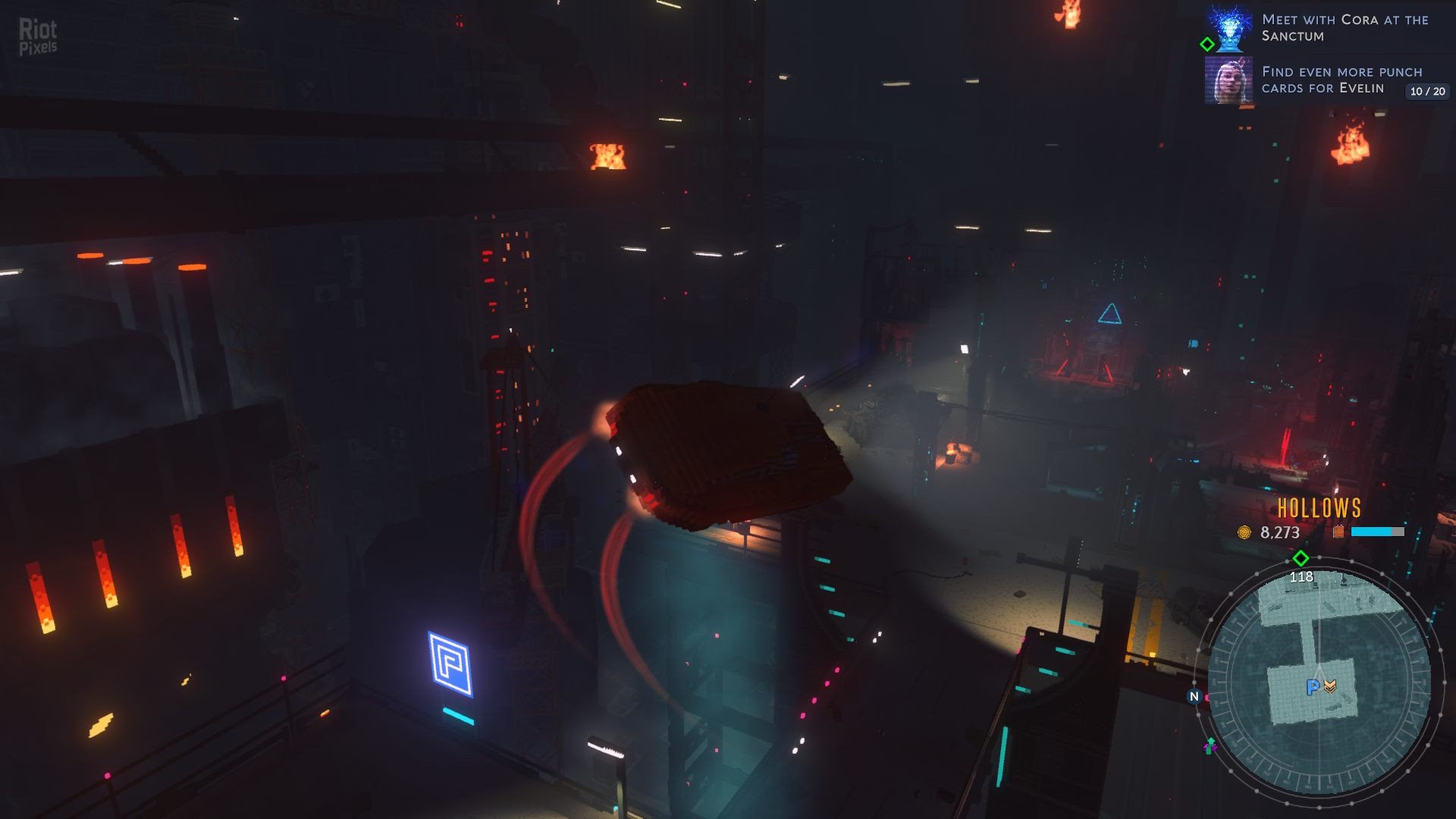Click Evelin's portrait in quest tracker
This screenshot has height=819, width=1456.
pos(1228,80)
